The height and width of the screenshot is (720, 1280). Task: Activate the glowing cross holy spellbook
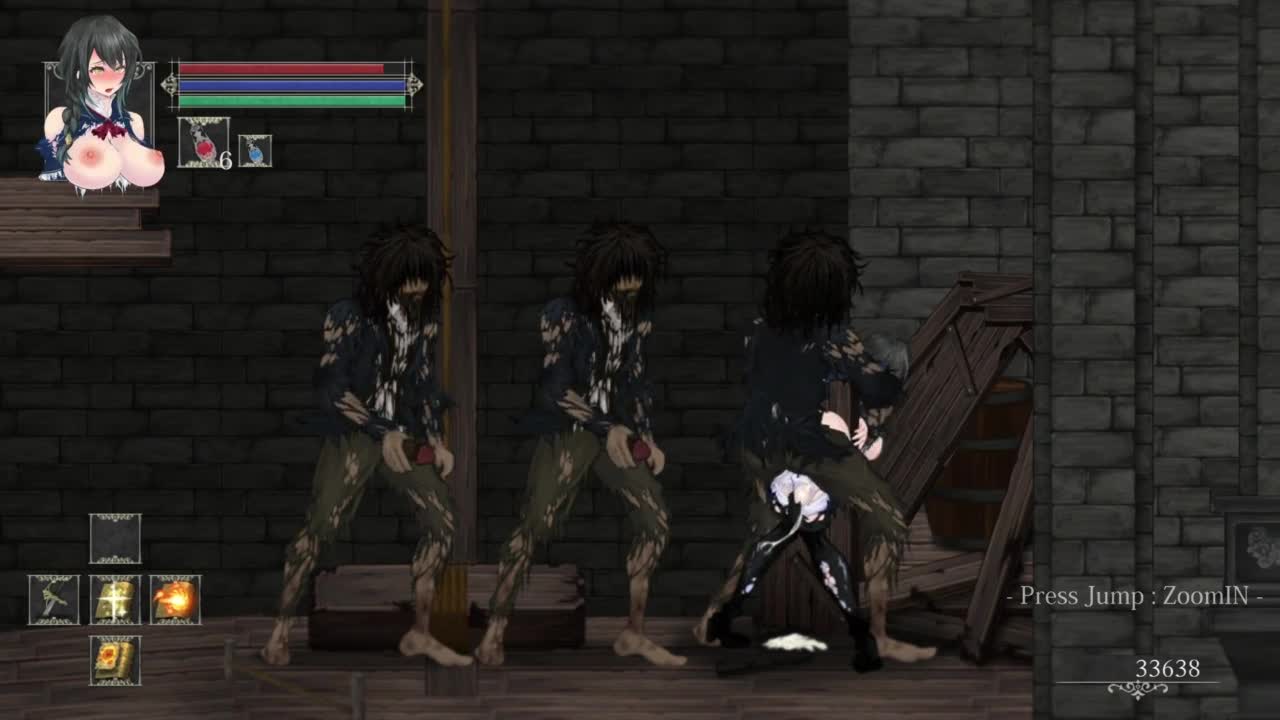coord(115,599)
